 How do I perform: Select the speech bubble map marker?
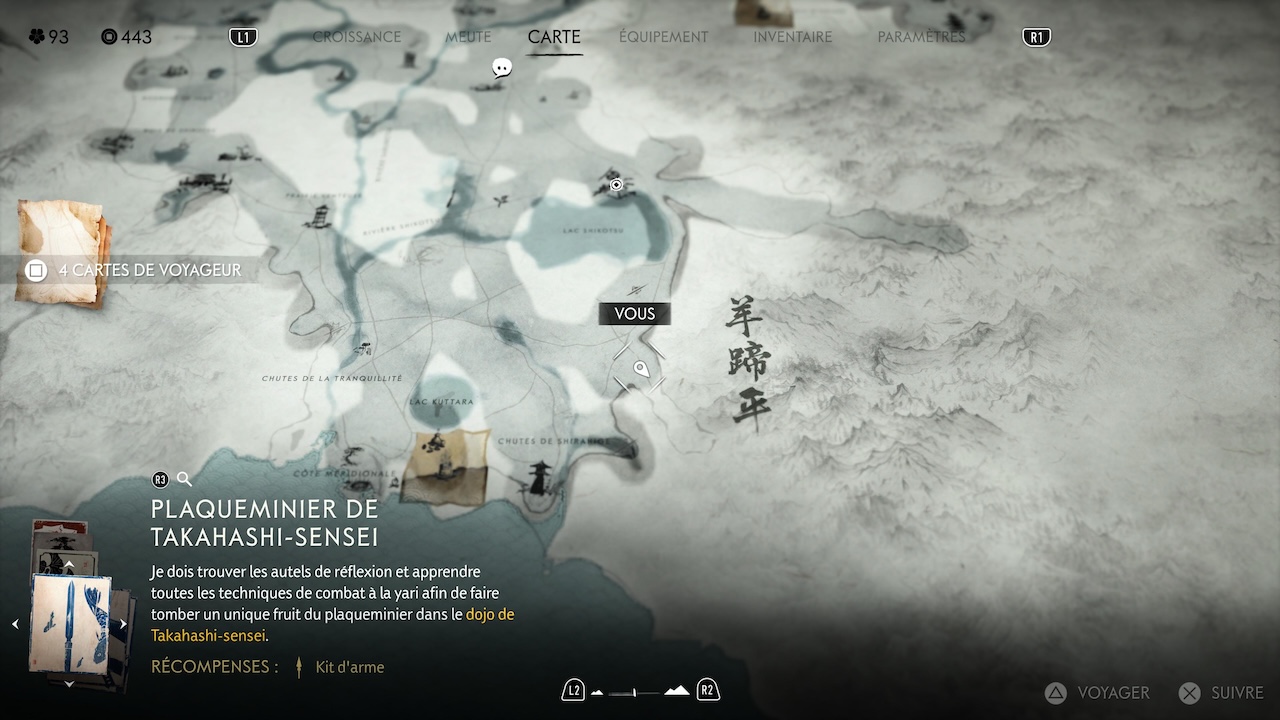coord(502,68)
